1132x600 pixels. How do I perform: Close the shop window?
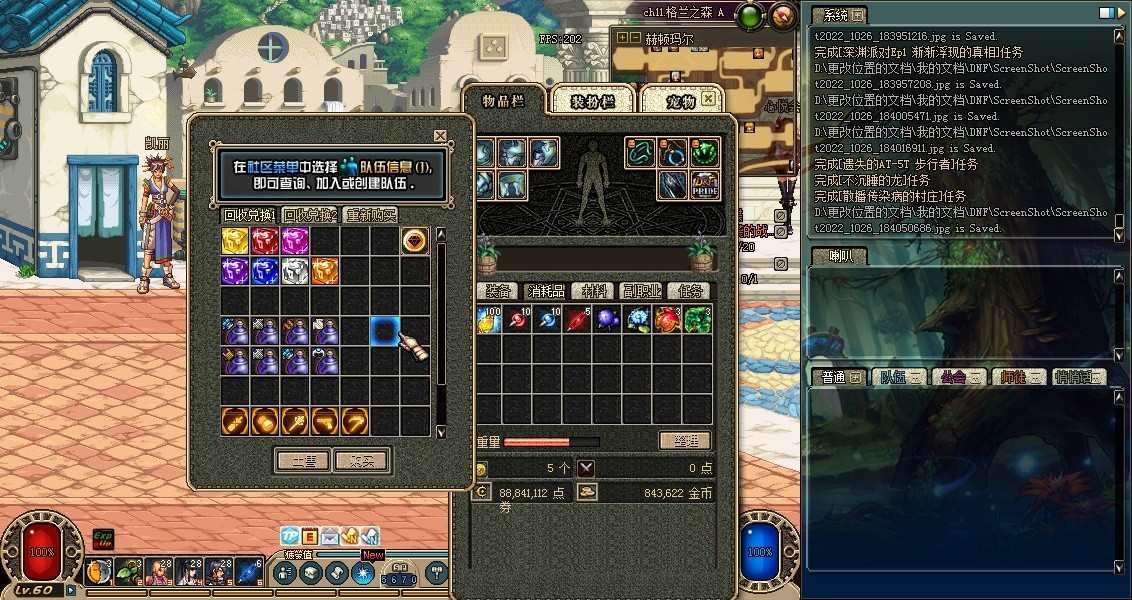pyautogui.click(x=440, y=136)
